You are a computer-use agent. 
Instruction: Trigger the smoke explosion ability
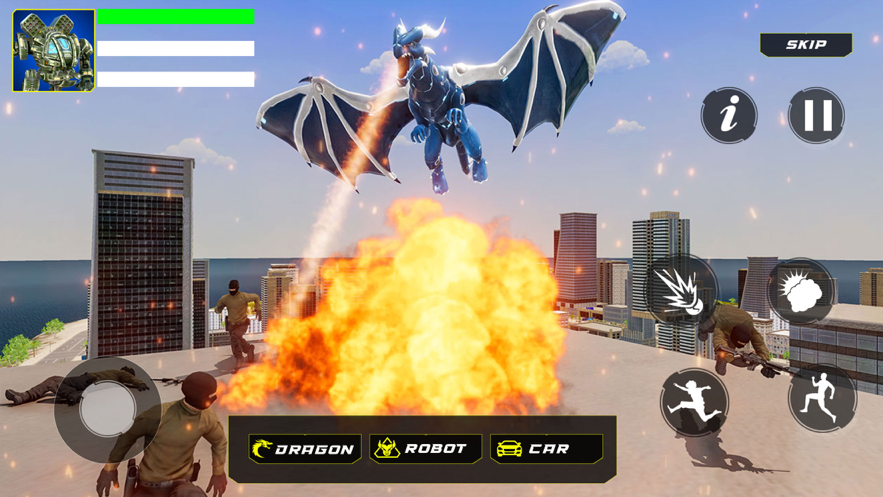[801, 291]
